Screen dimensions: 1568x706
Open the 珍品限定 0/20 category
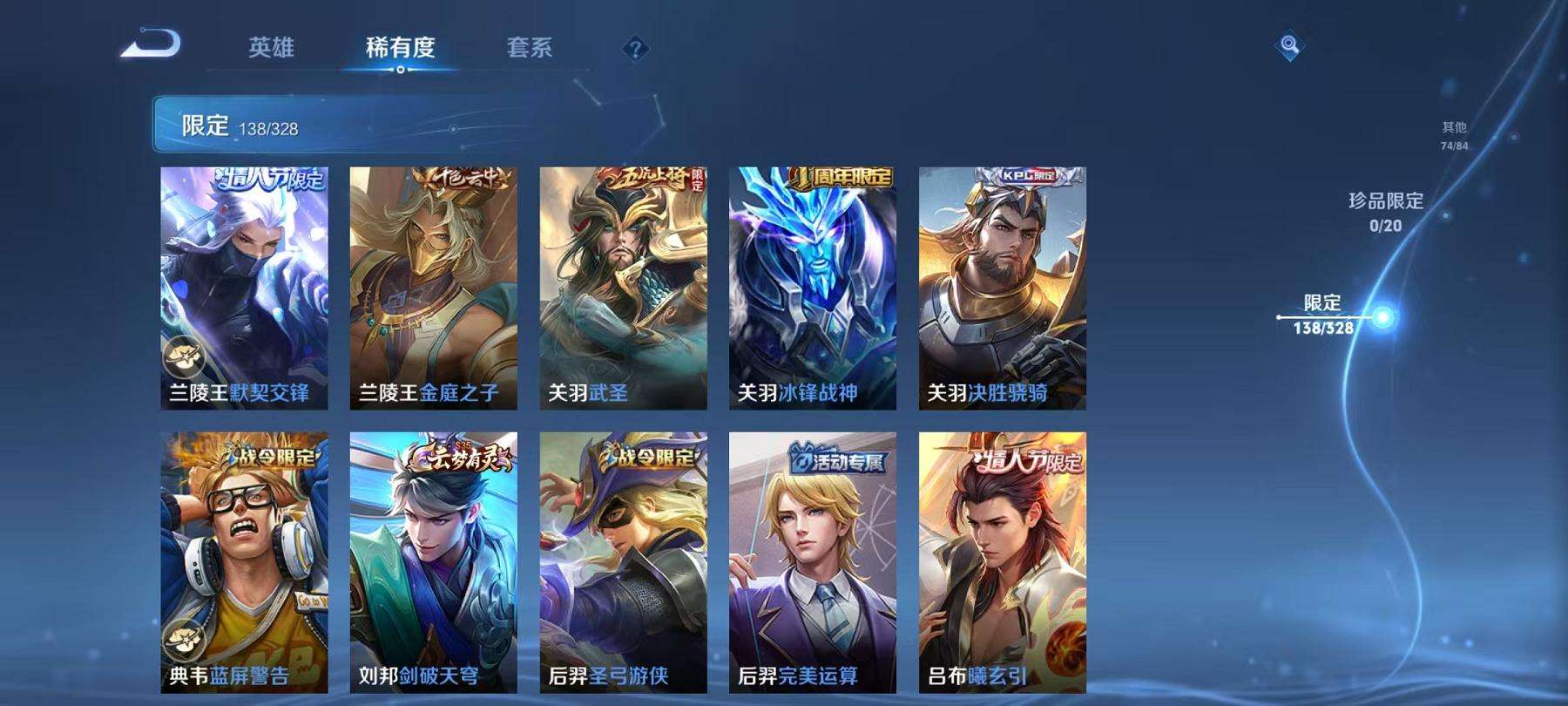tap(1384, 209)
